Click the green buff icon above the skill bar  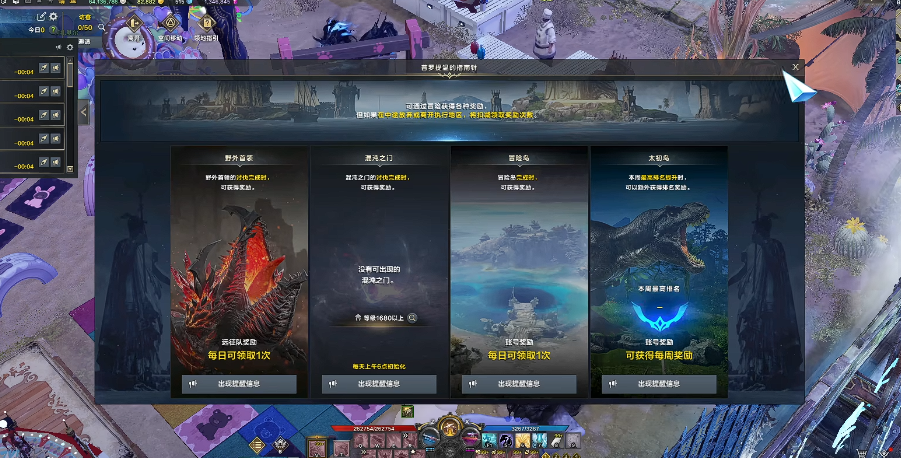(x=408, y=411)
